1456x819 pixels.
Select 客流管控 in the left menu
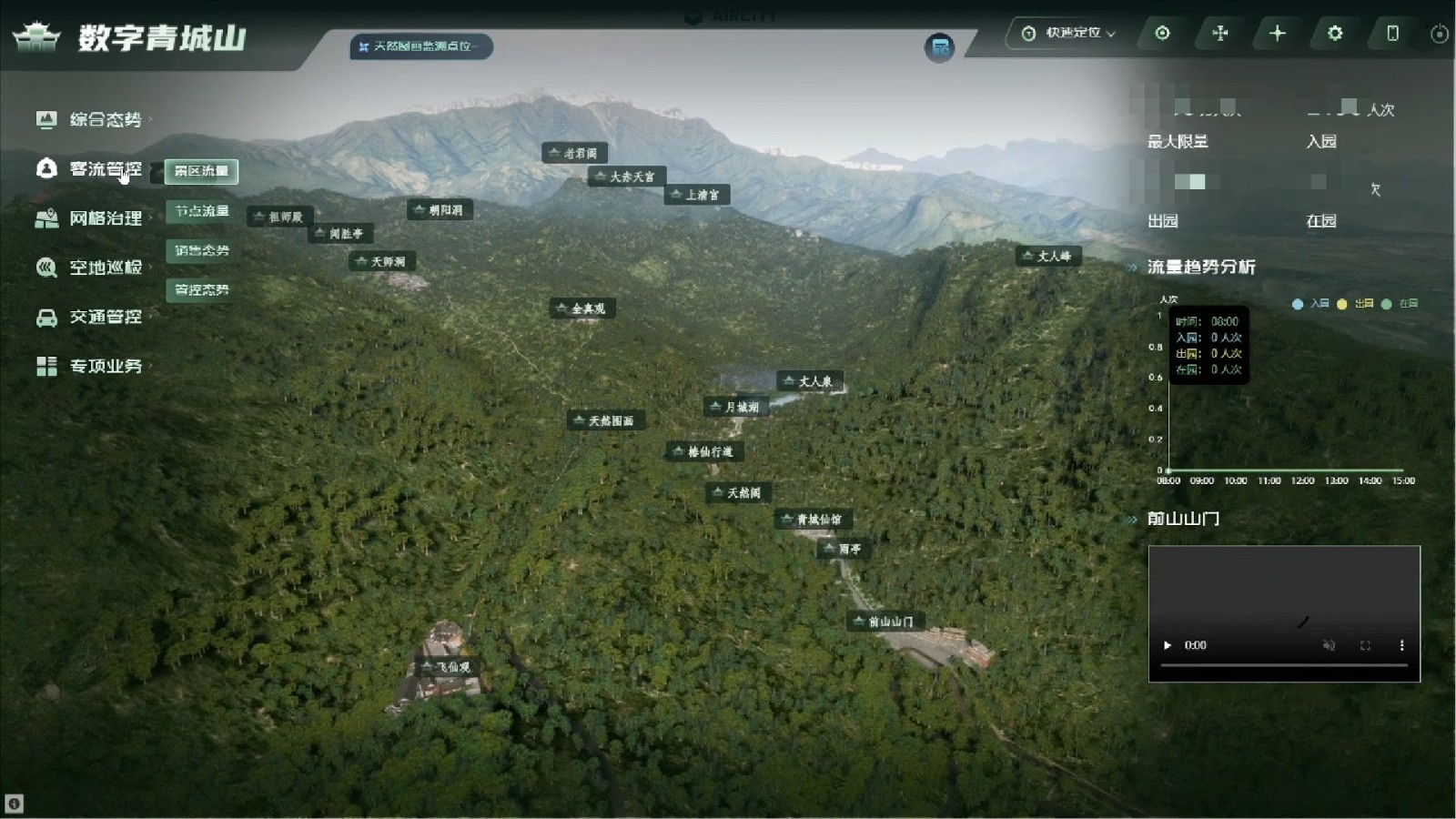pos(105,169)
